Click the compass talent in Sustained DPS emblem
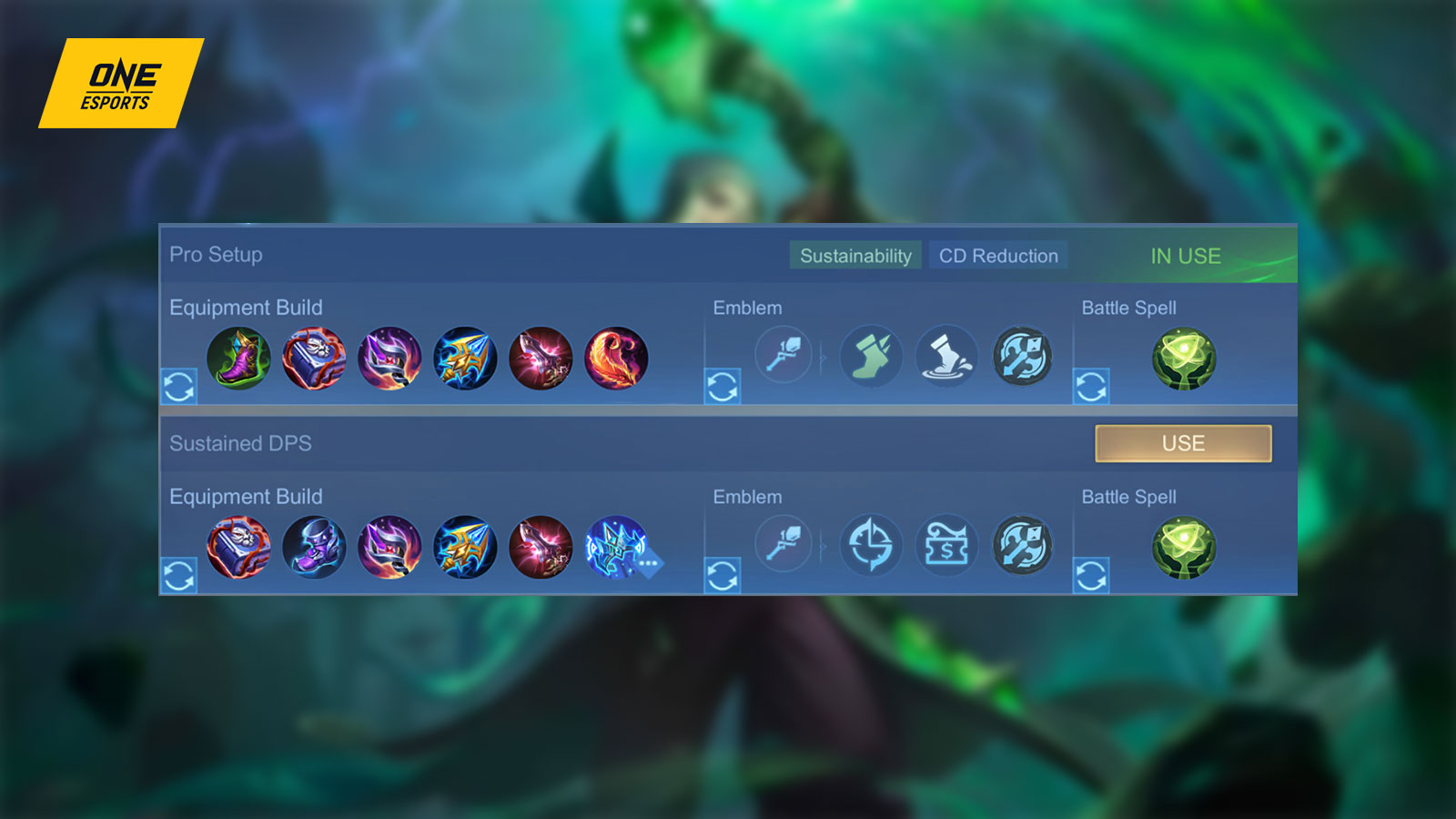Viewport: 1456px width, 819px height. pyautogui.click(x=871, y=544)
